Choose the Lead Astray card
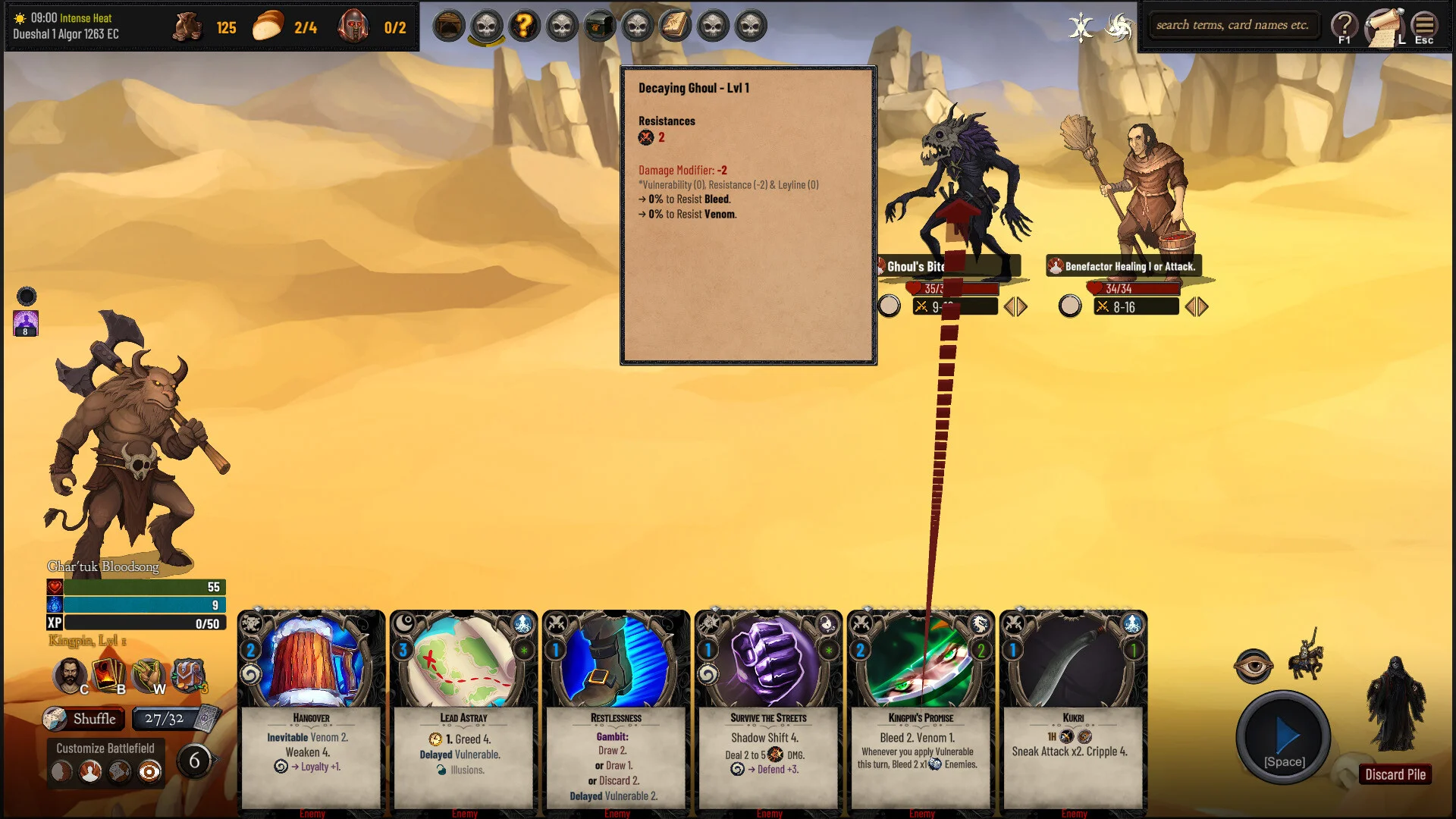This screenshot has height=819, width=1456. (463, 713)
